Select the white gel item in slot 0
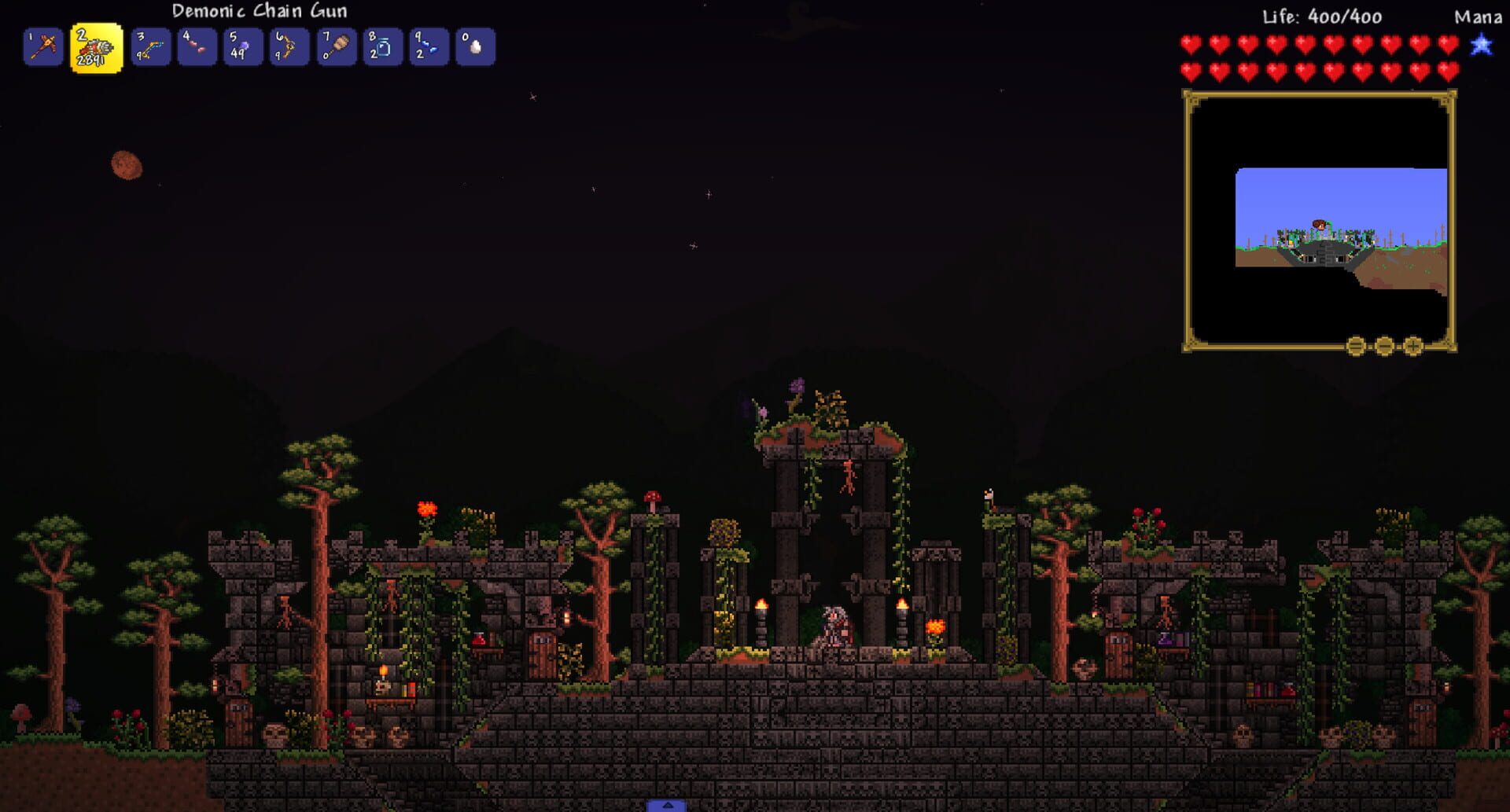Screen dimensions: 1510x812 [x=475, y=47]
